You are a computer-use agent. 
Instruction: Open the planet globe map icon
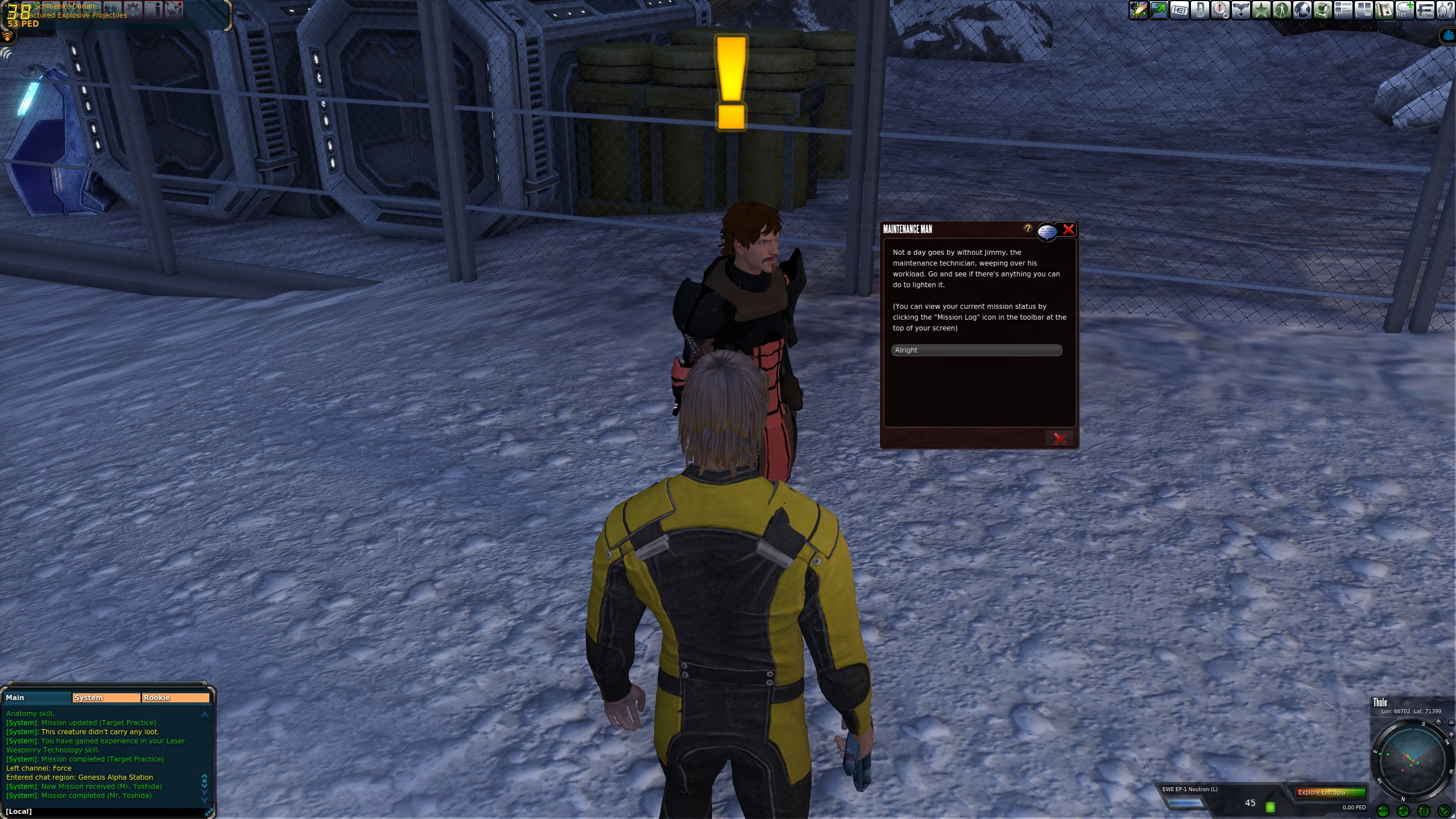pyautogui.click(x=1302, y=10)
